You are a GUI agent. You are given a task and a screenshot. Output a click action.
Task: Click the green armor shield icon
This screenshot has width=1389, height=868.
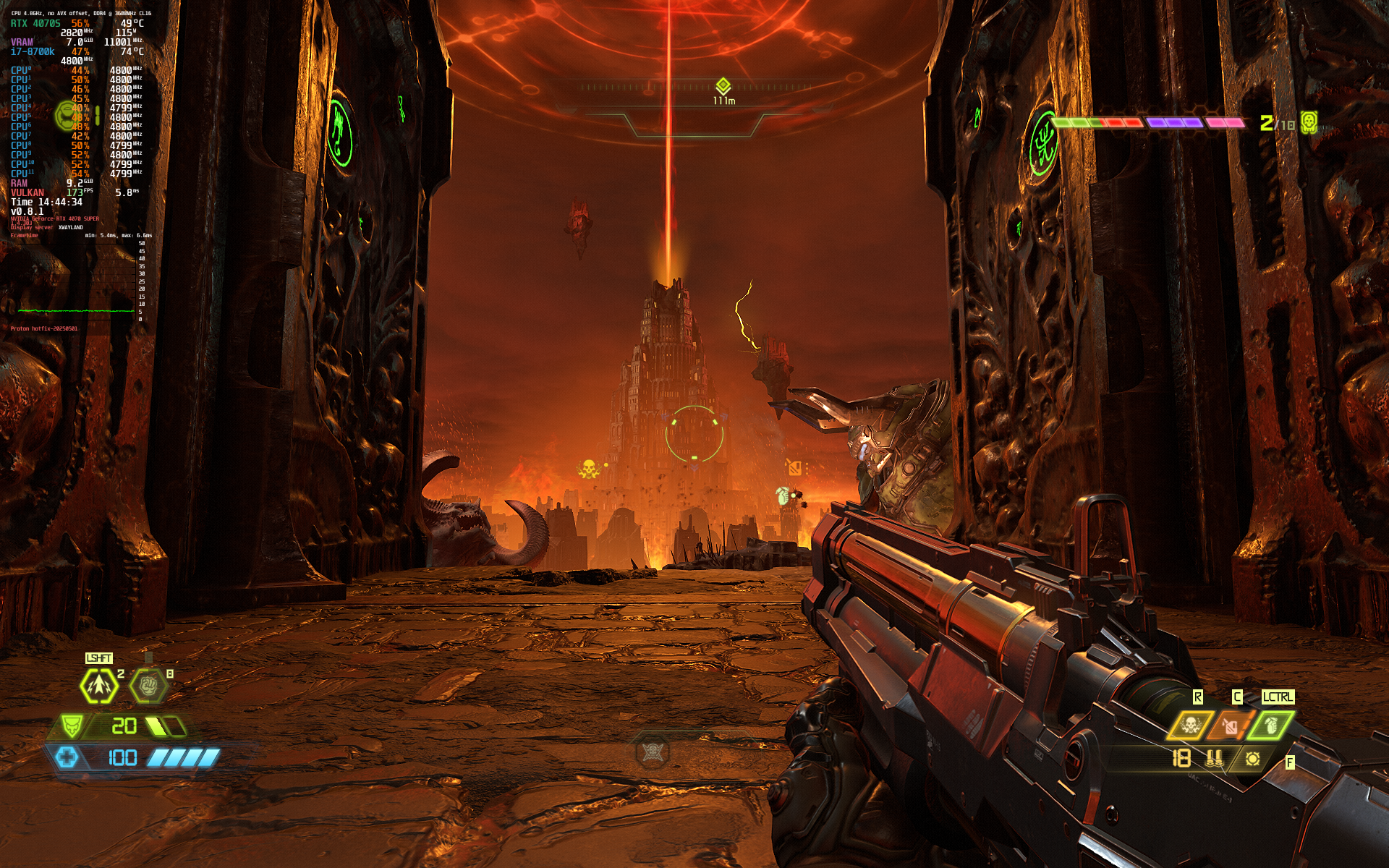pyautogui.click(x=71, y=725)
